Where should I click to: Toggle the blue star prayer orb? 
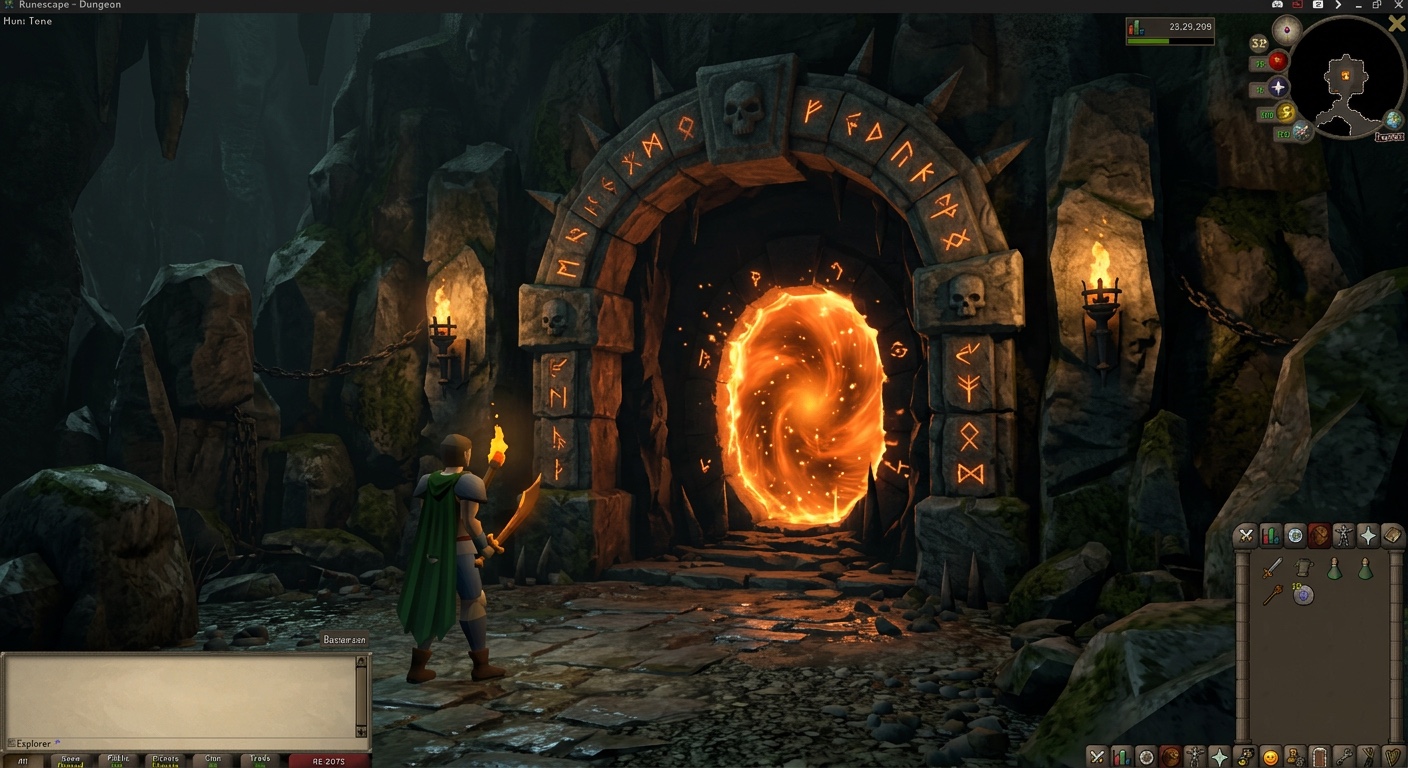tap(1278, 88)
